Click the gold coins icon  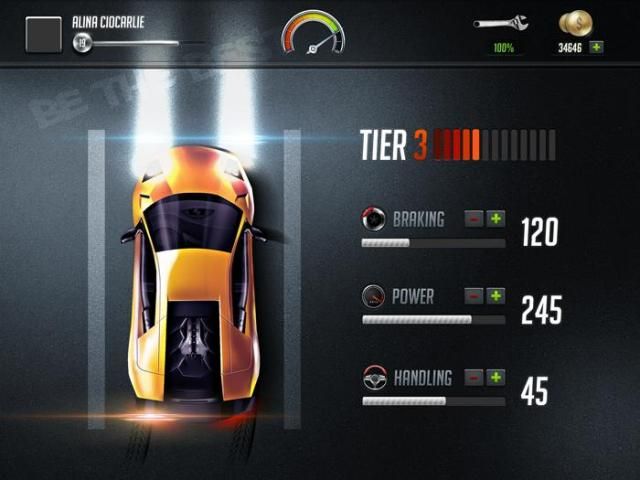click(x=574, y=23)
